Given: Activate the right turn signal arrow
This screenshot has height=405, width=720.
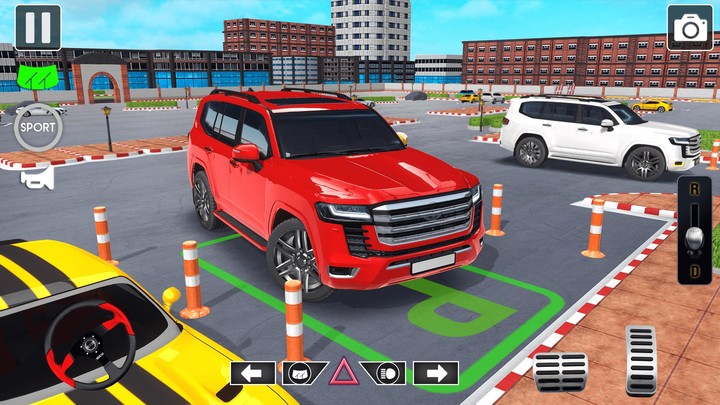Looking at the screenshot, I should click(435, 373).
